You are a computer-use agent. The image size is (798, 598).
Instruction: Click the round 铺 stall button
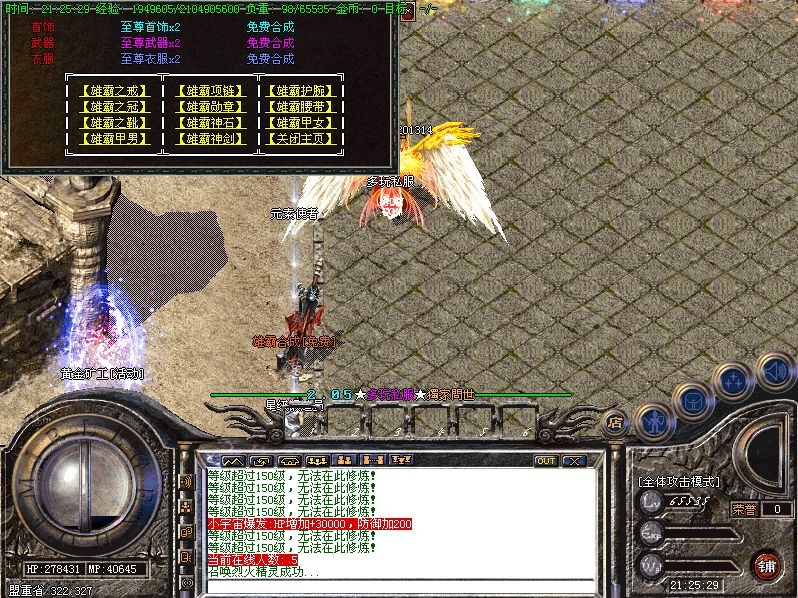pos(767,565)
